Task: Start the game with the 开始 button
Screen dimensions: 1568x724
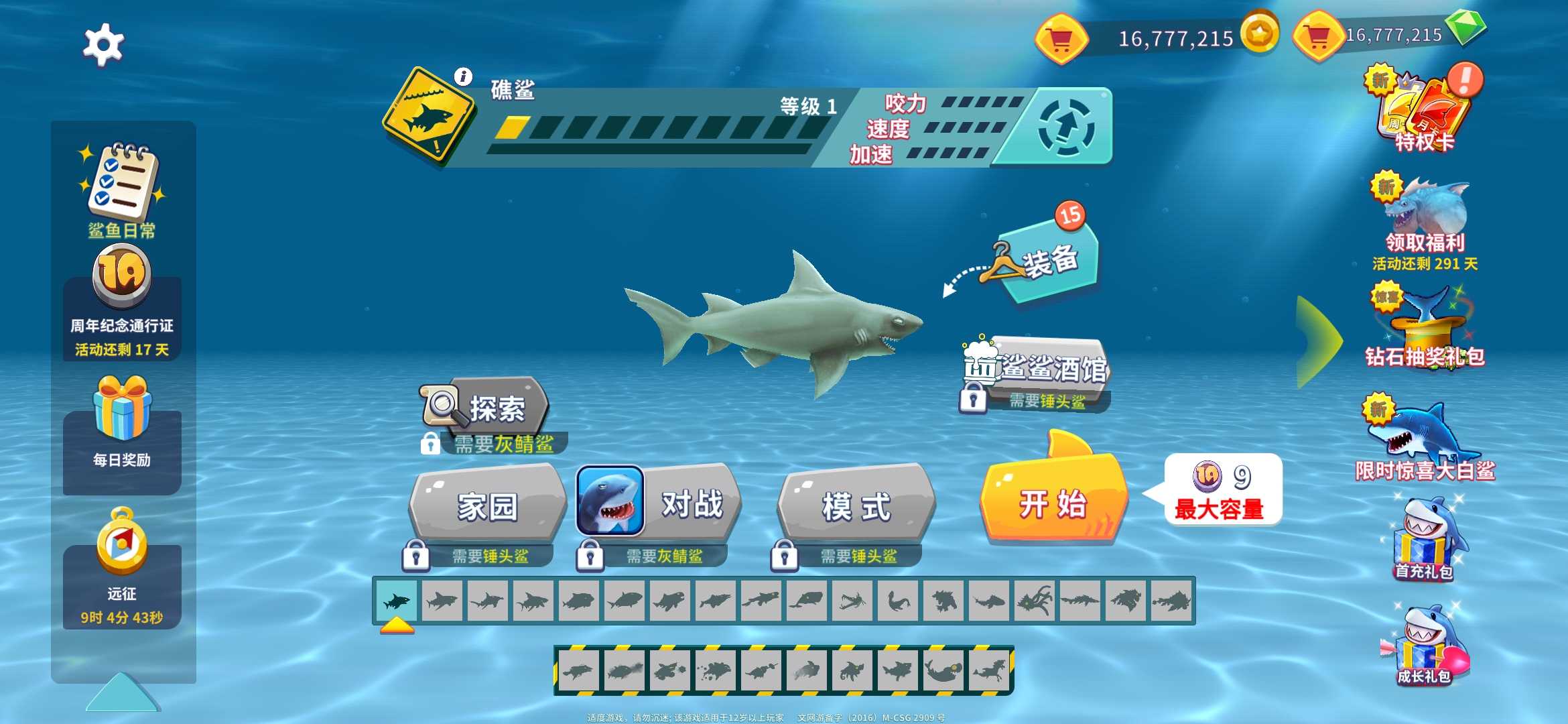Action: coord(1053,504)
